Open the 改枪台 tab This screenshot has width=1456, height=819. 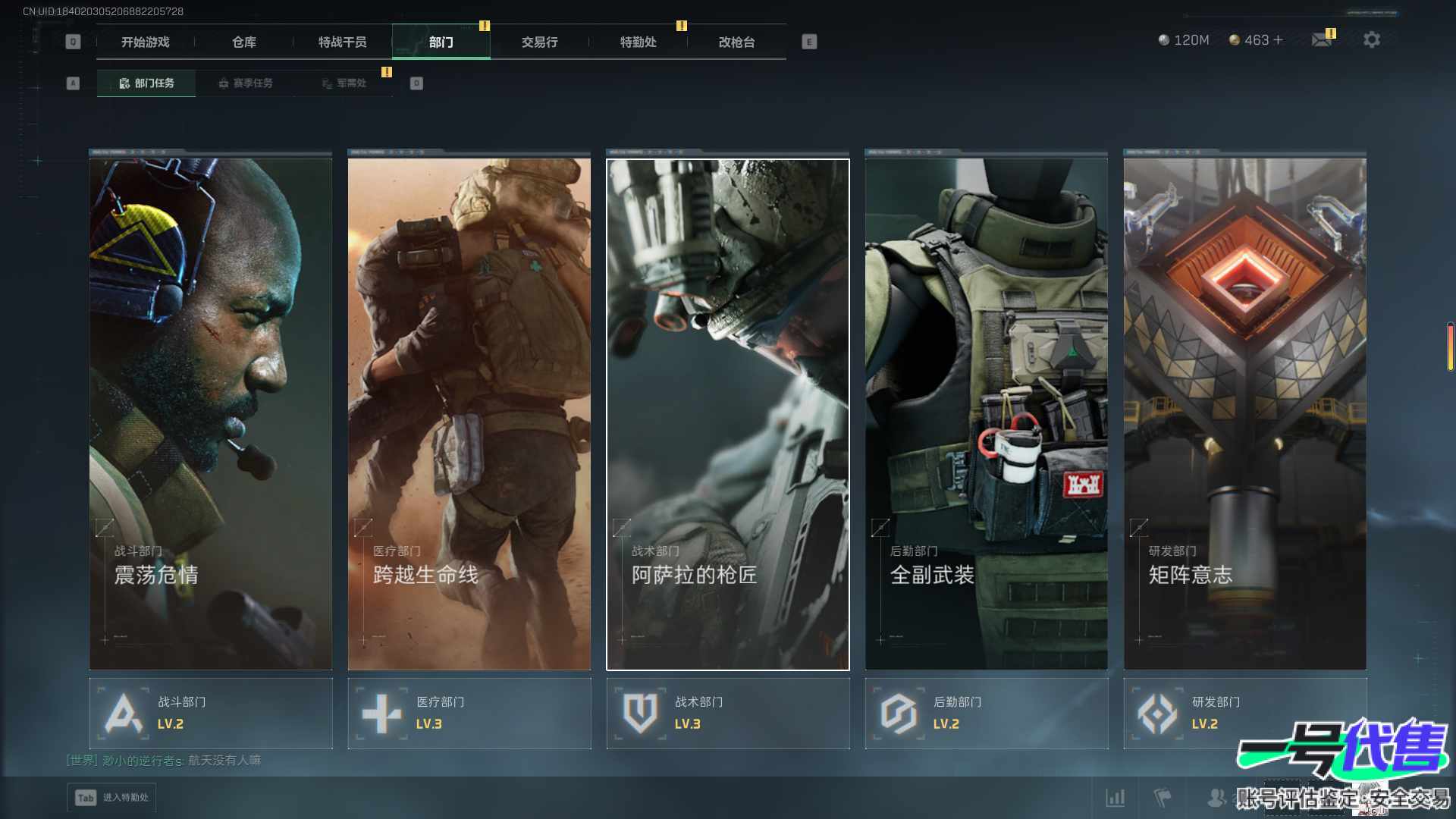click(x=736, y=42)
